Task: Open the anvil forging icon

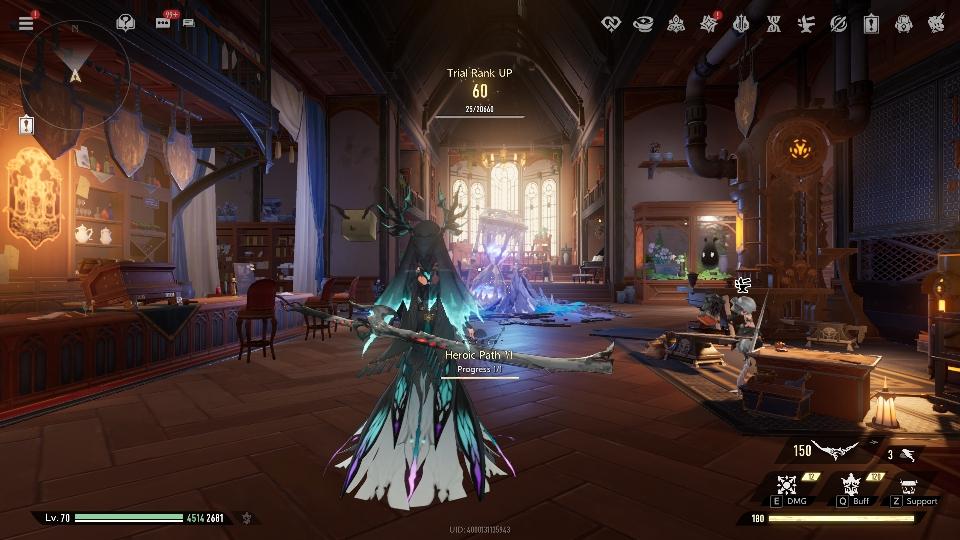Action: click(805, 23)
